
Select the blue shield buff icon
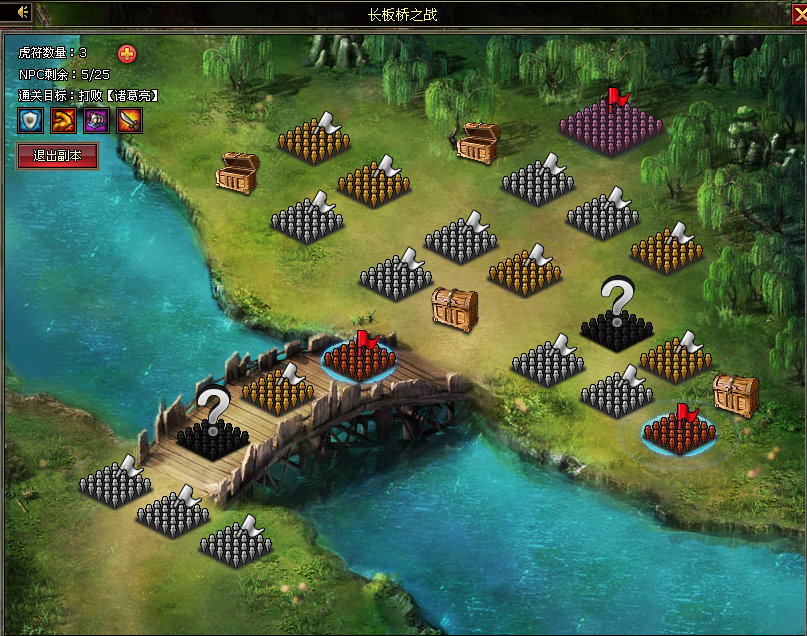31,121
